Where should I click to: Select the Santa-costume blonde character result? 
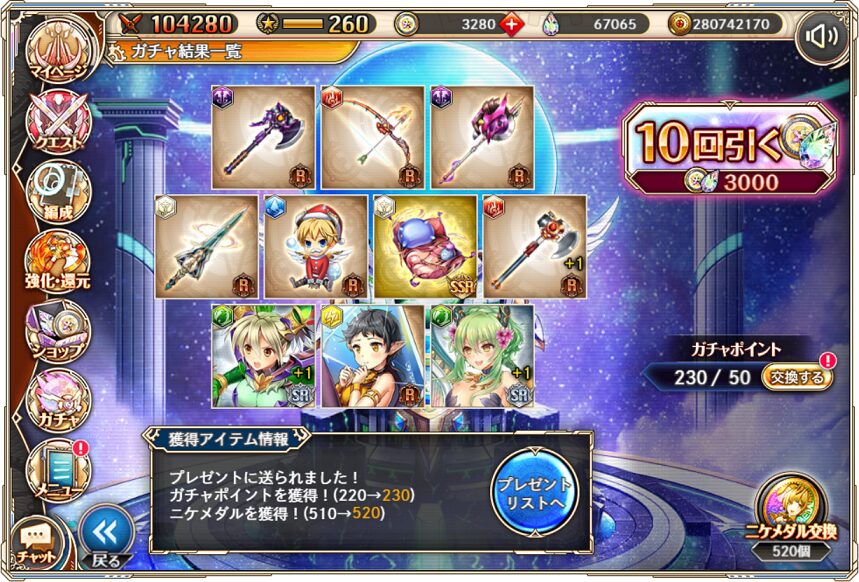[x=316, y=246]
